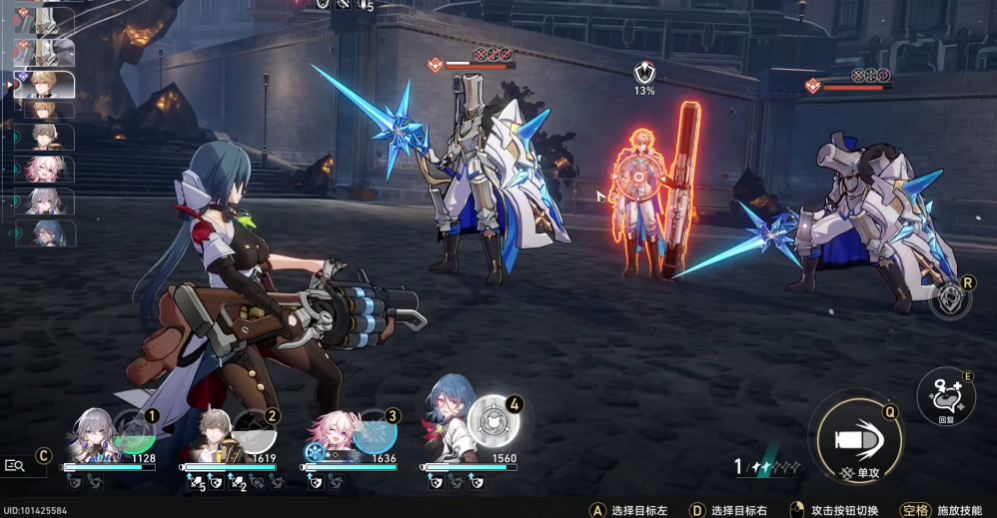Select Bronya's portrait in the turn order

pos(45,201)
